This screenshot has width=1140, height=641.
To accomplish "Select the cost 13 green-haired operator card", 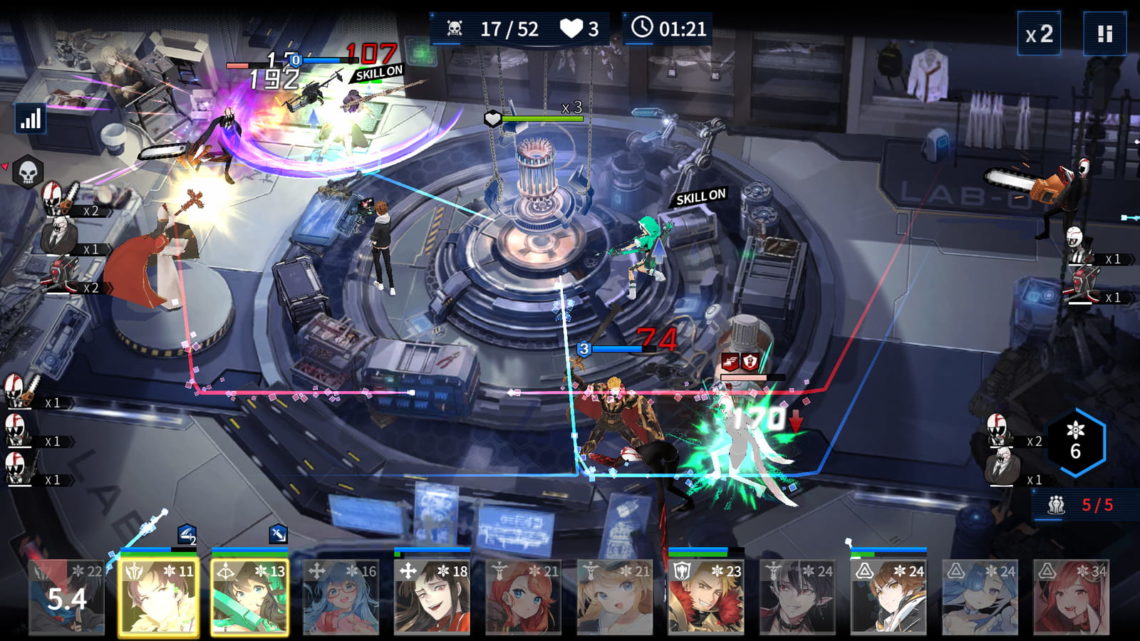I will pos(249,596).
